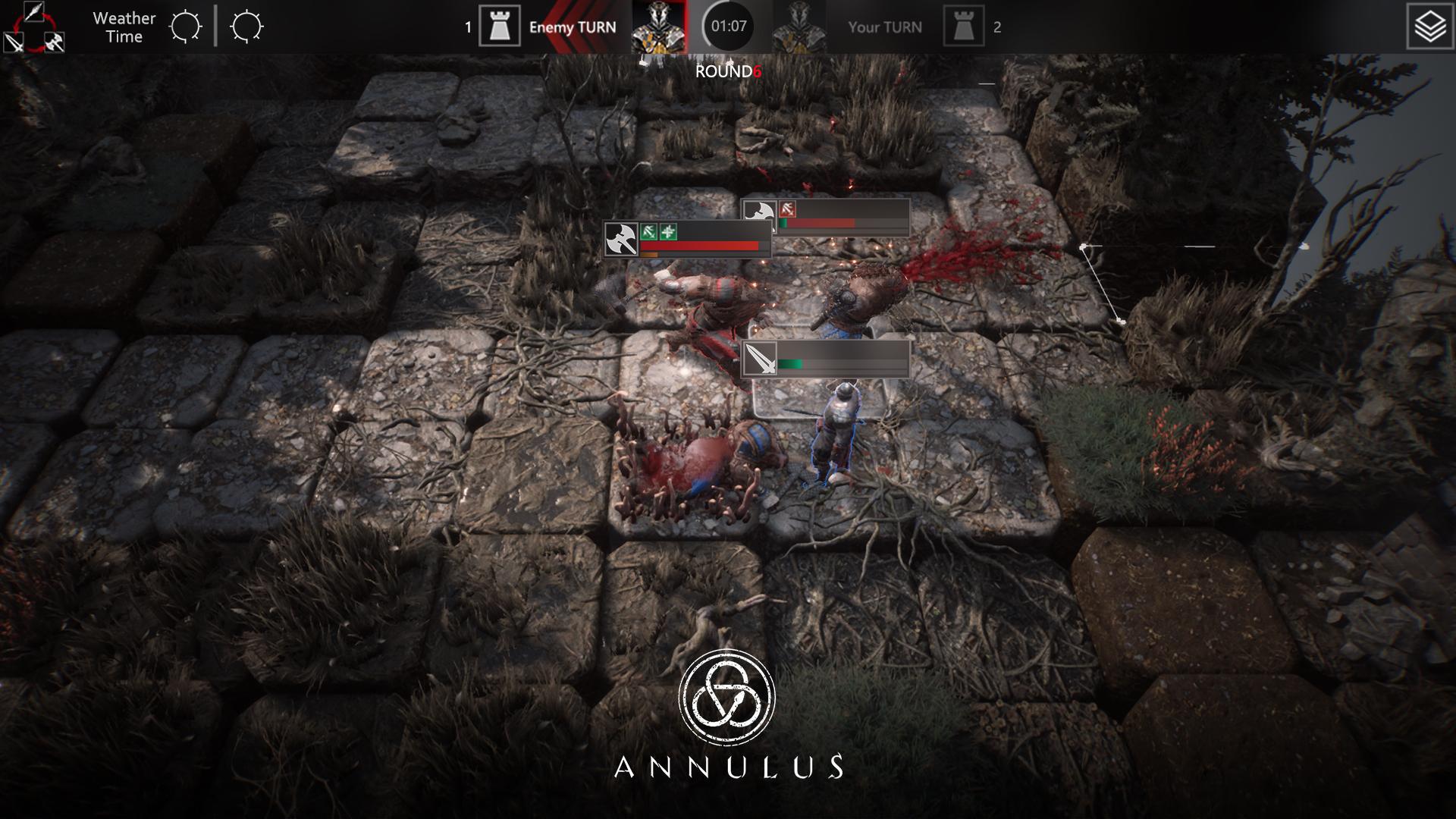The width and height of the screenshot is (1456, 819).
Task: Click the rook icon beside Your TURN
Action: click(963, 27)
